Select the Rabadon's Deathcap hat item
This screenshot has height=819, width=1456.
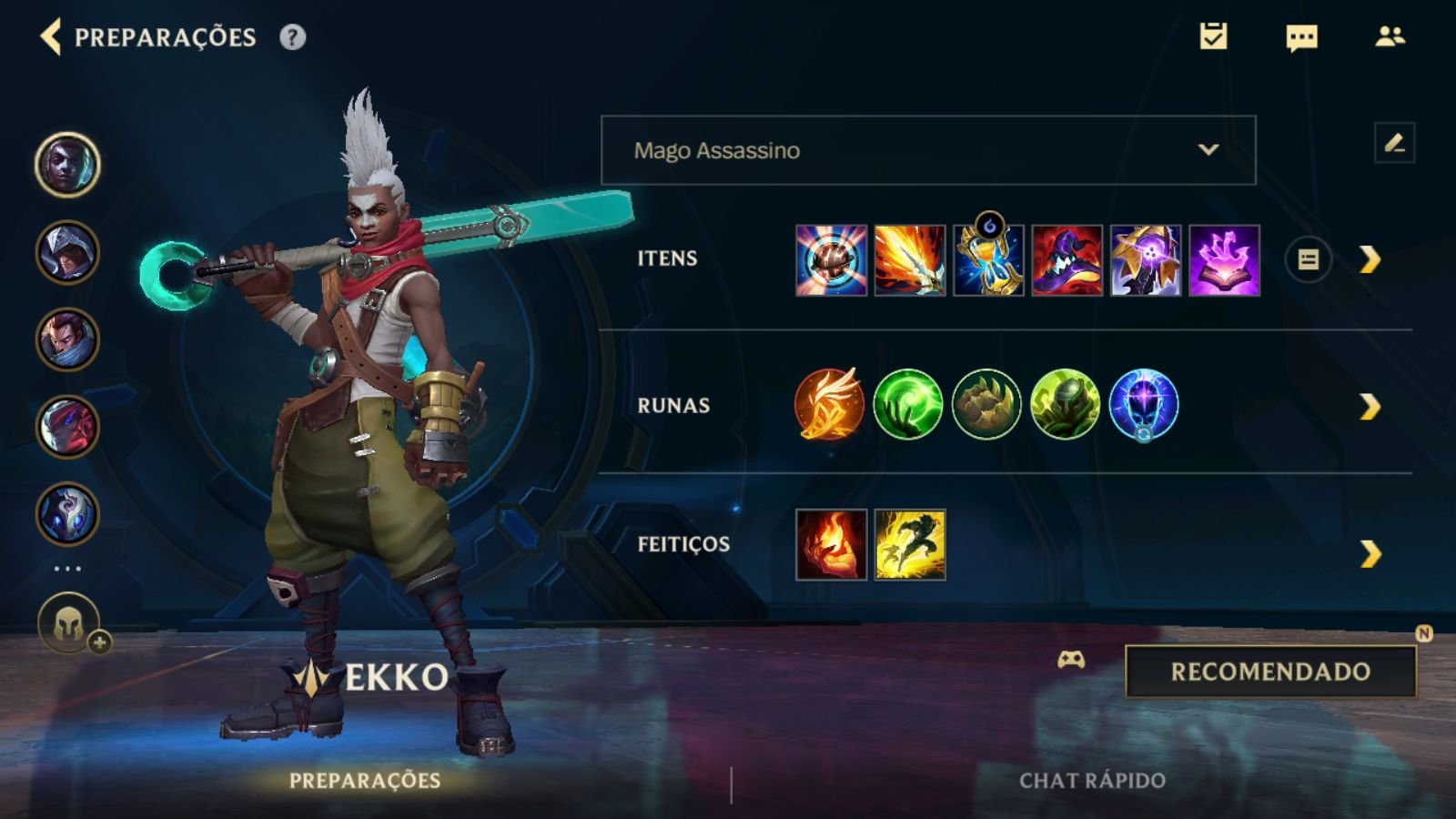click(x=1067, y=260)
